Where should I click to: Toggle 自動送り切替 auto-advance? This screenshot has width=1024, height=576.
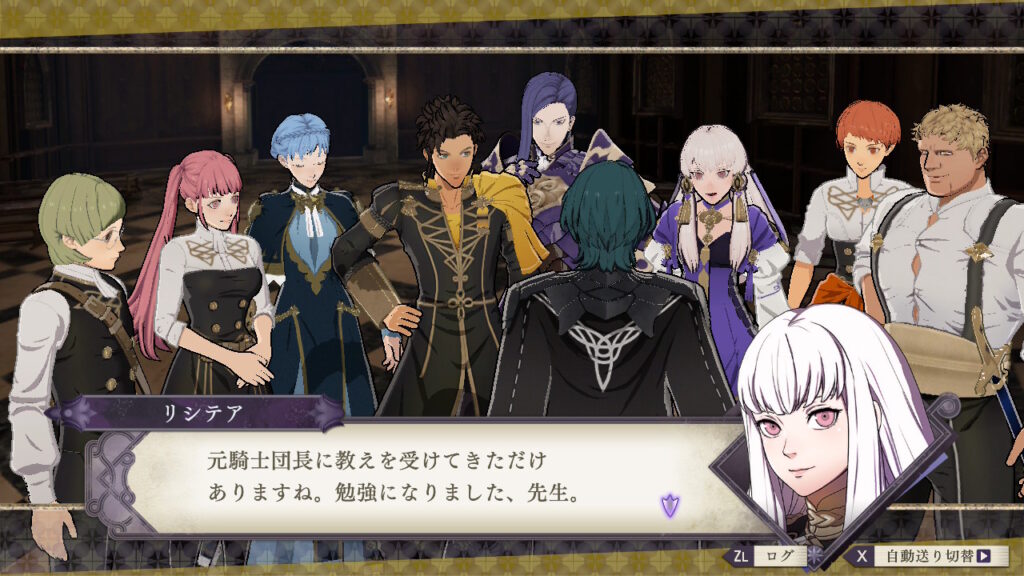tap(931, 556)
